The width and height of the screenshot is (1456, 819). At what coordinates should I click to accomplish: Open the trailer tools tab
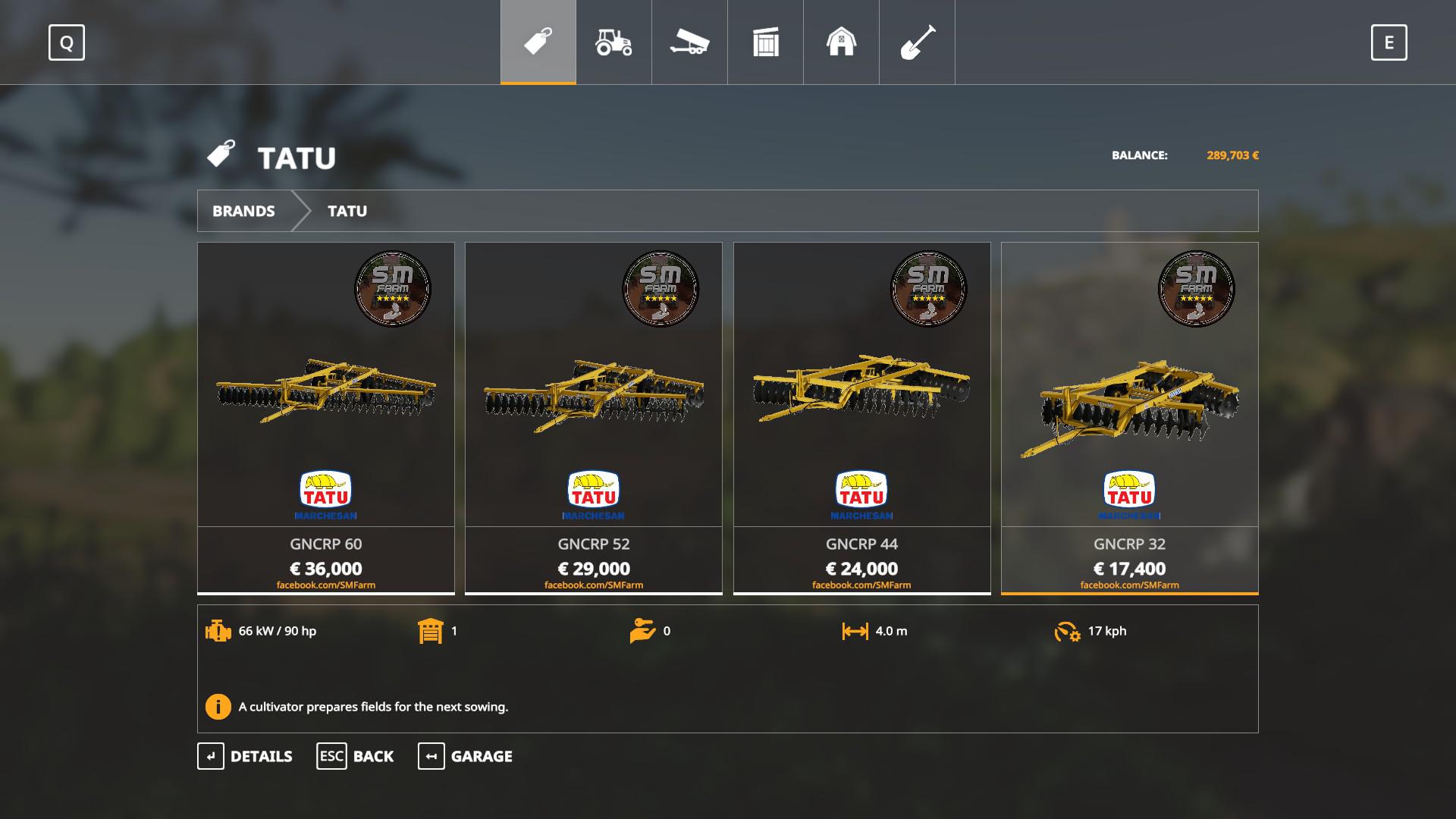point(689,42)
